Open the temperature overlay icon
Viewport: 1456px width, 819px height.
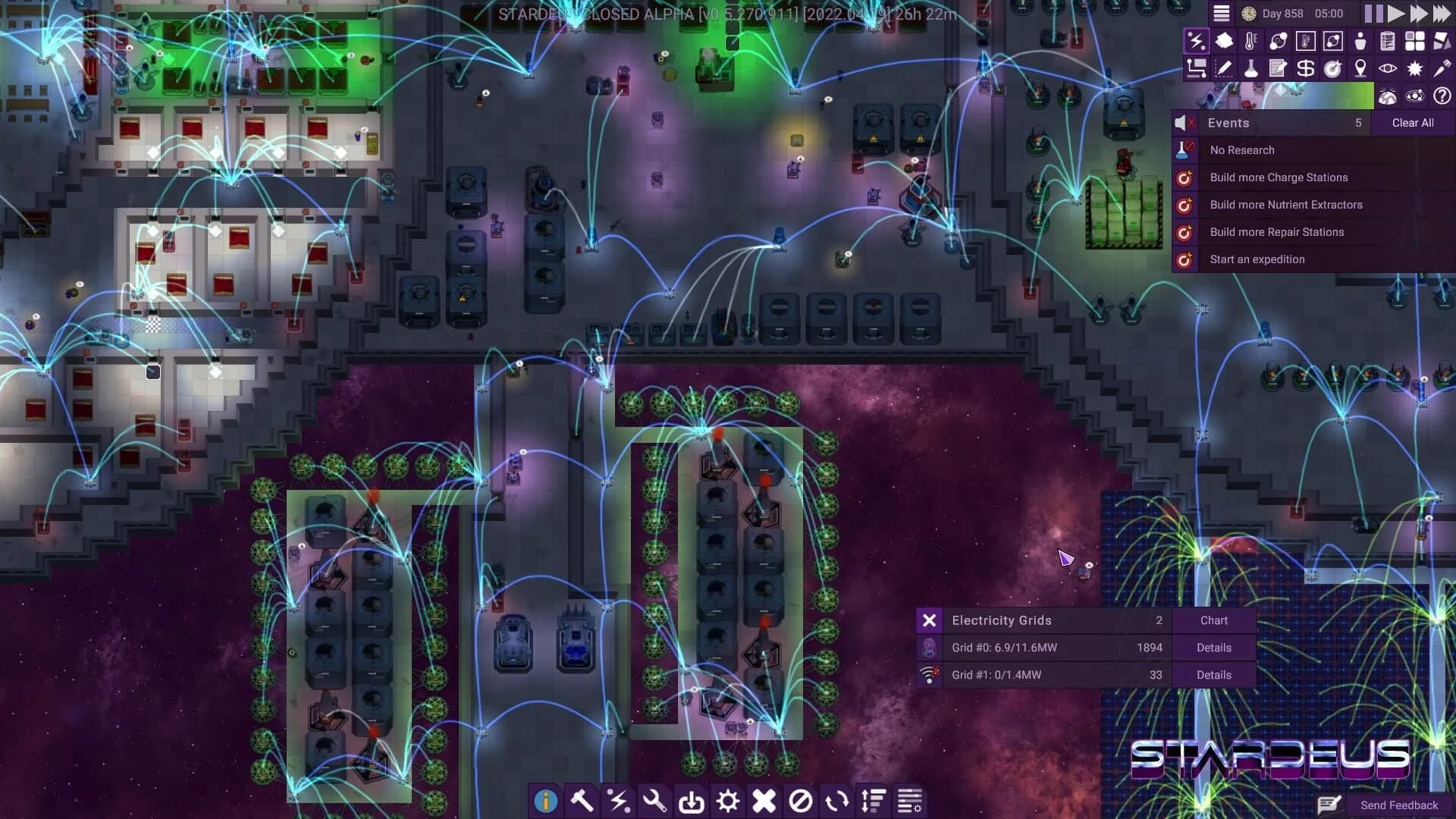tap(1250, 42)
